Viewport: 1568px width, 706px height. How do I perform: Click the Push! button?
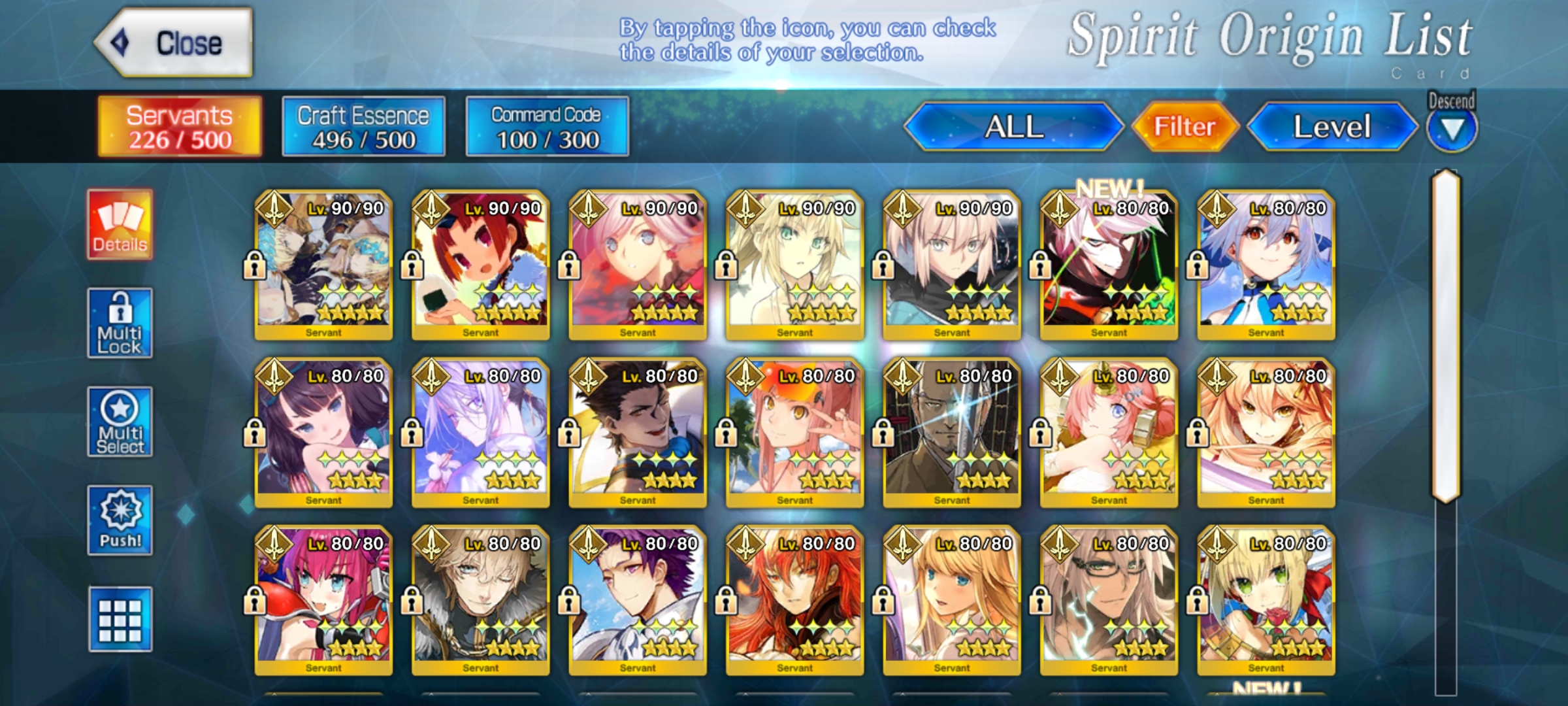tap(120, 521)
